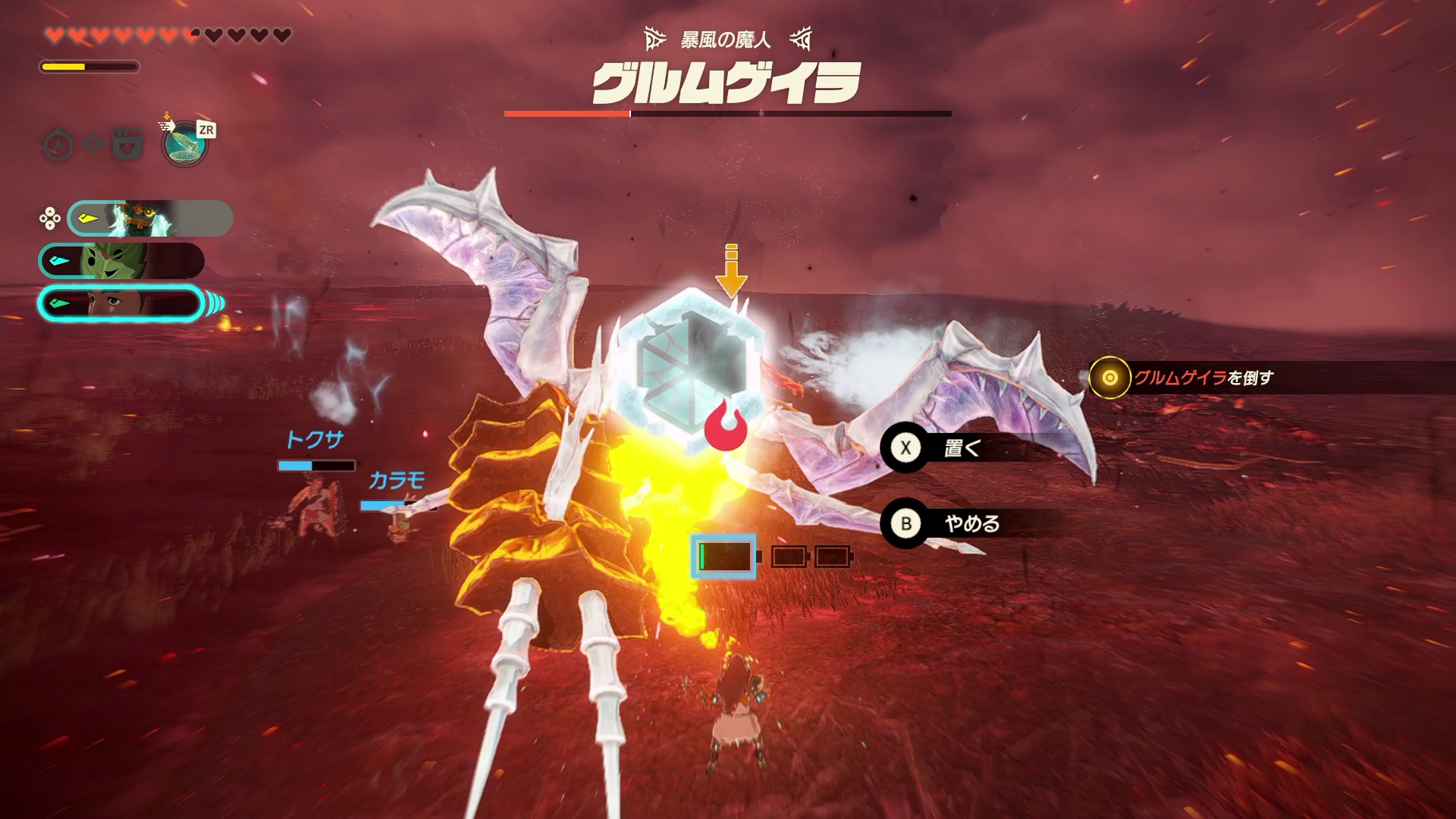Image resolution: width=1456 pixels, height=819 pixels.
Task: Click the dimmed compass icon
Action: (x=58, y=144)
